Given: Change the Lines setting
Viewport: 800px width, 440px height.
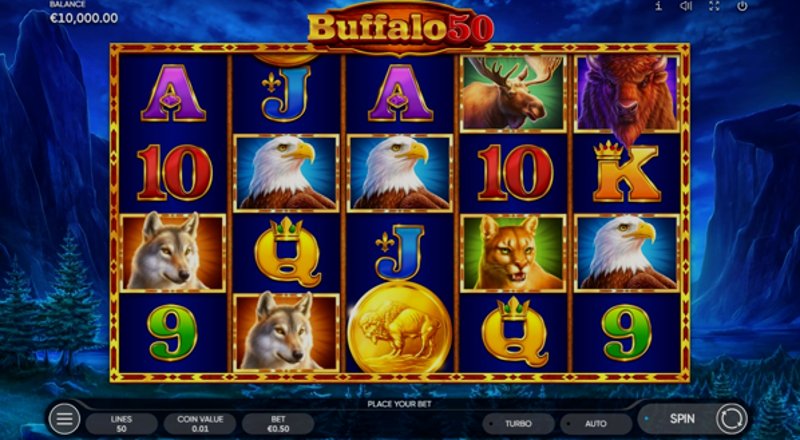Looking at the screenshot, I should coord(121,424).
